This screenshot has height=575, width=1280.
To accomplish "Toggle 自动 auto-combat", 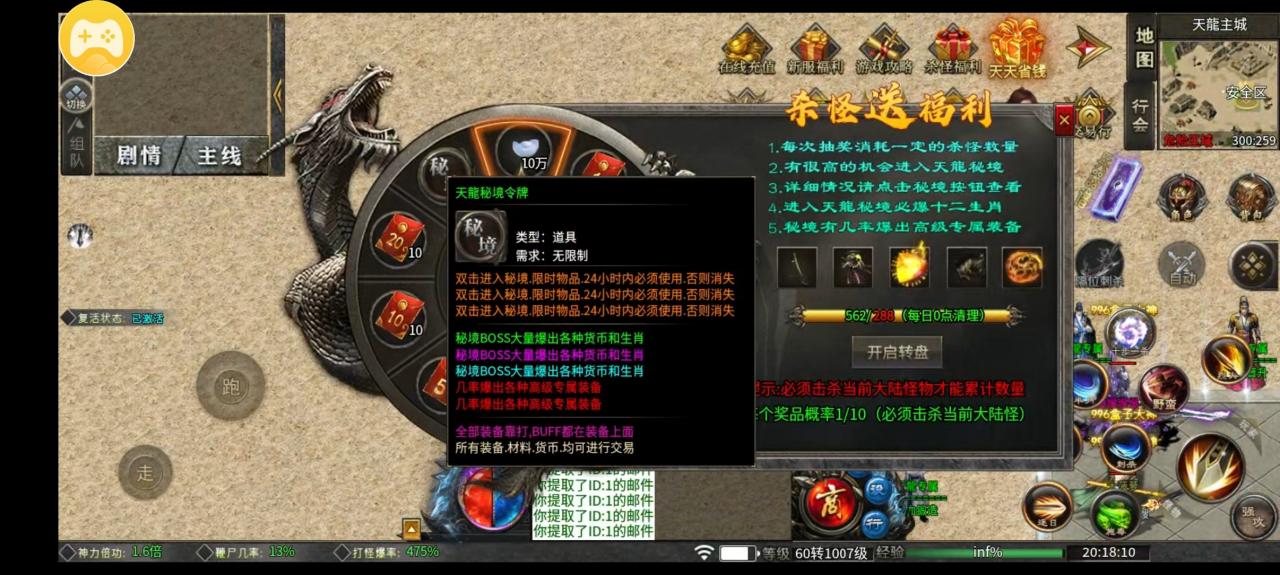I will 1182,266.
